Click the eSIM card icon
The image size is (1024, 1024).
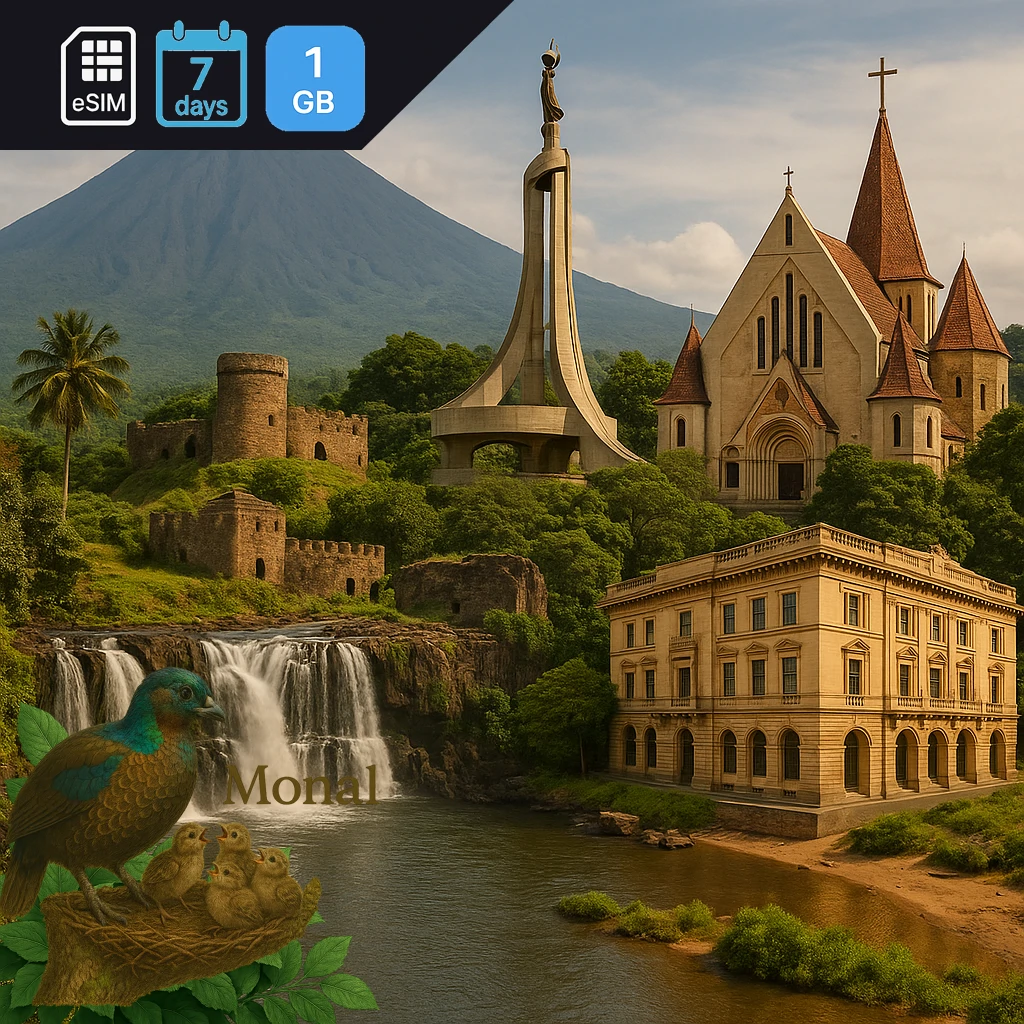98,76
